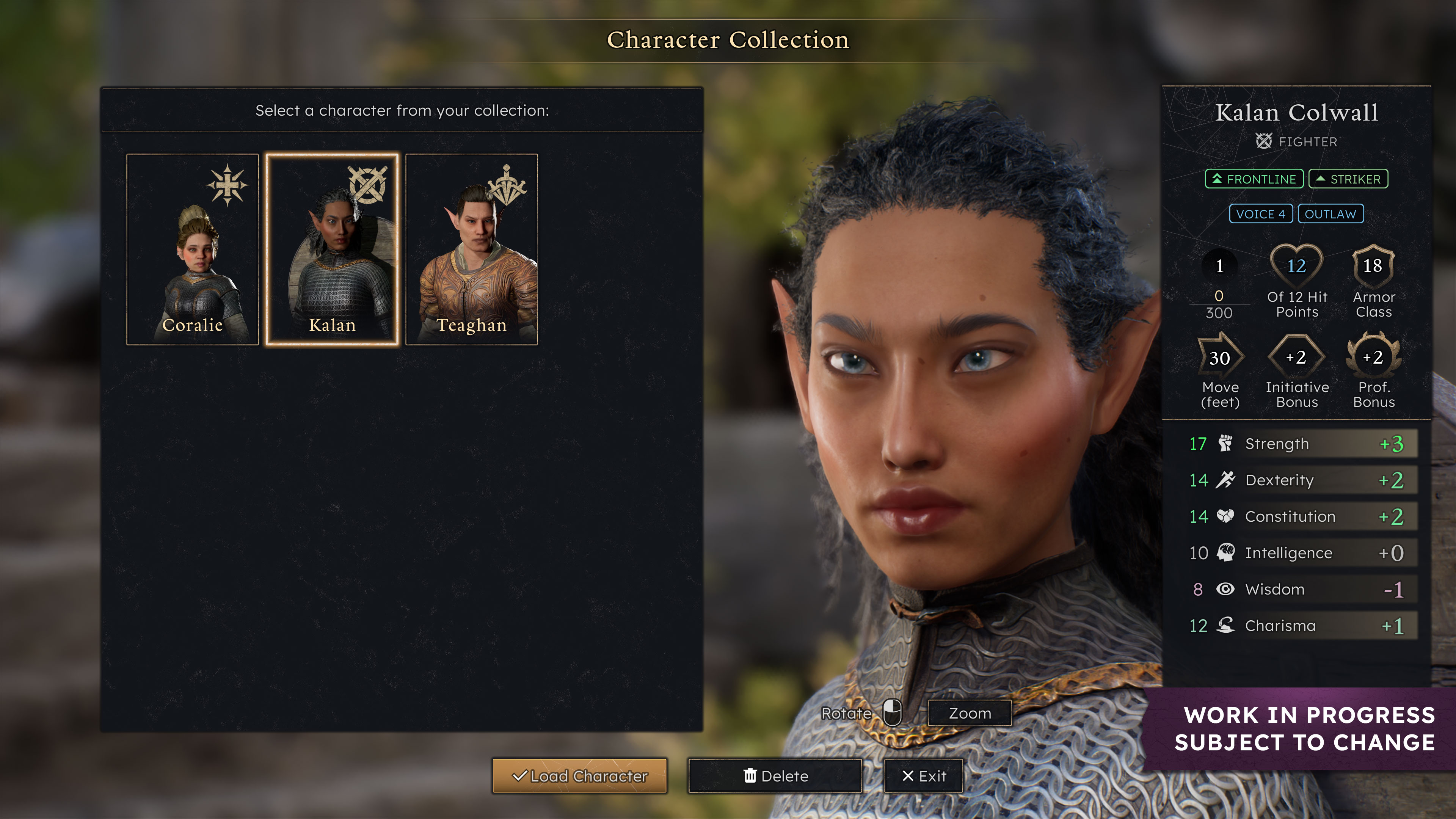This screenshot has width=1456, height=819.
Task: Click the Zoom button
Action: click(970, 713)
